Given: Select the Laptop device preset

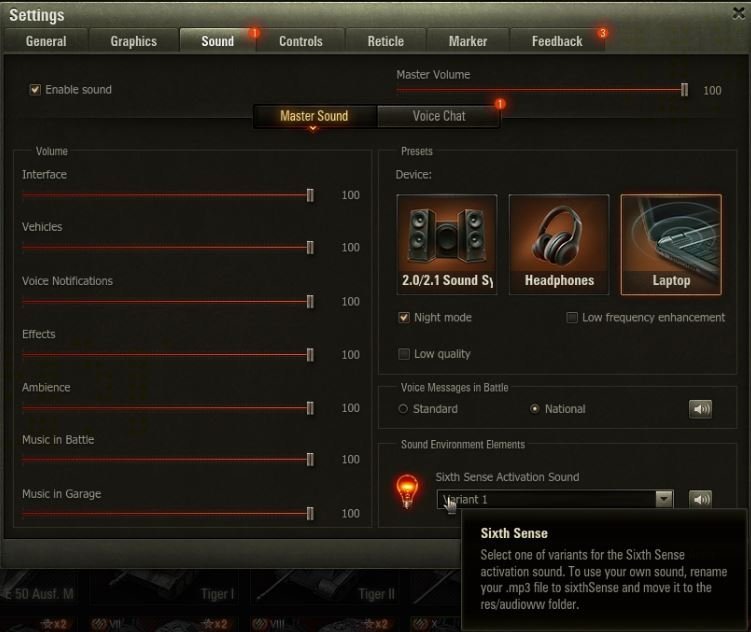Looking at the screenshot, I should point(671,245).
